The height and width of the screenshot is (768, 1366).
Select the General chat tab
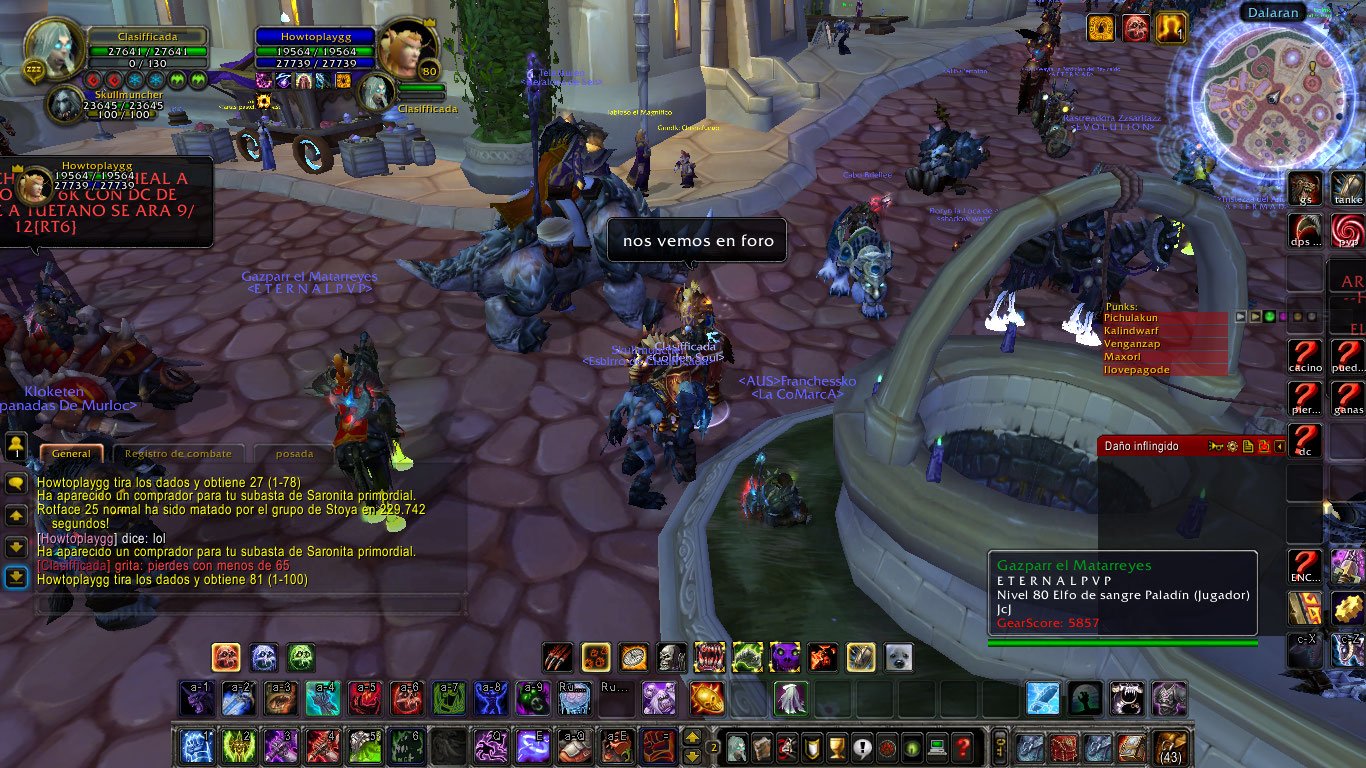tap(71, 453)
